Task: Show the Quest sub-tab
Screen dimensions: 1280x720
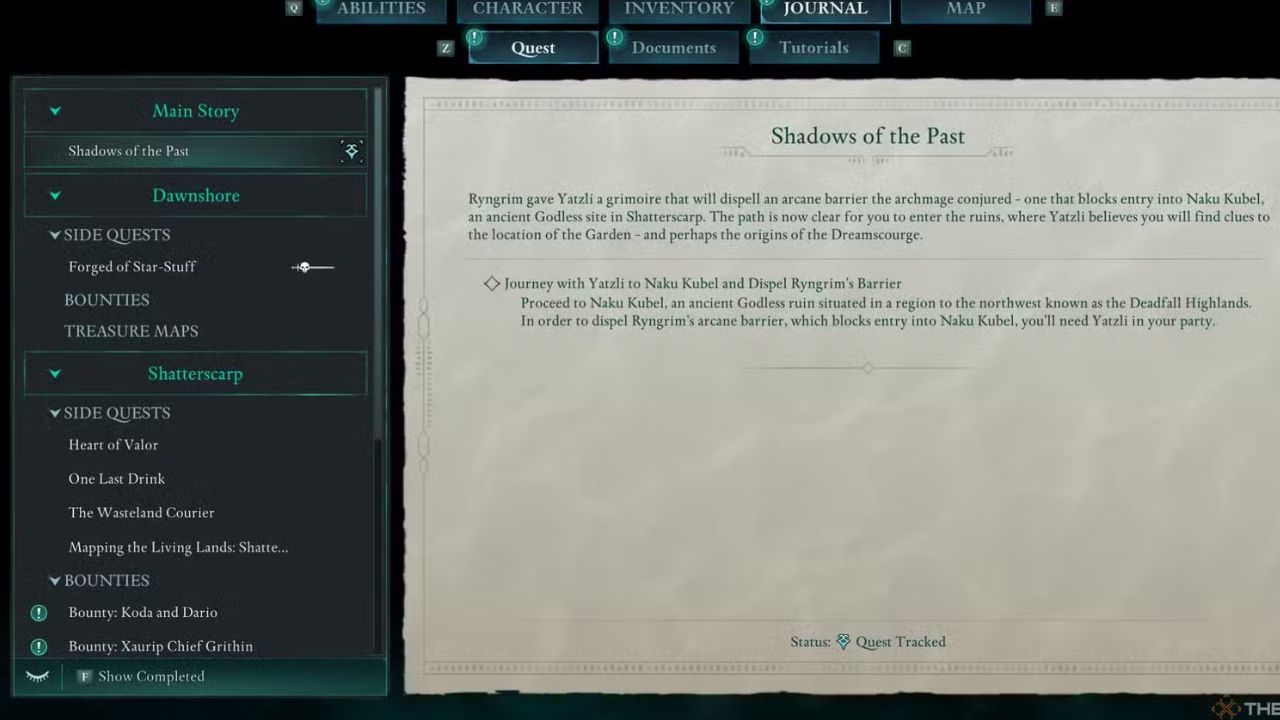Action: (x=533, y=48)
